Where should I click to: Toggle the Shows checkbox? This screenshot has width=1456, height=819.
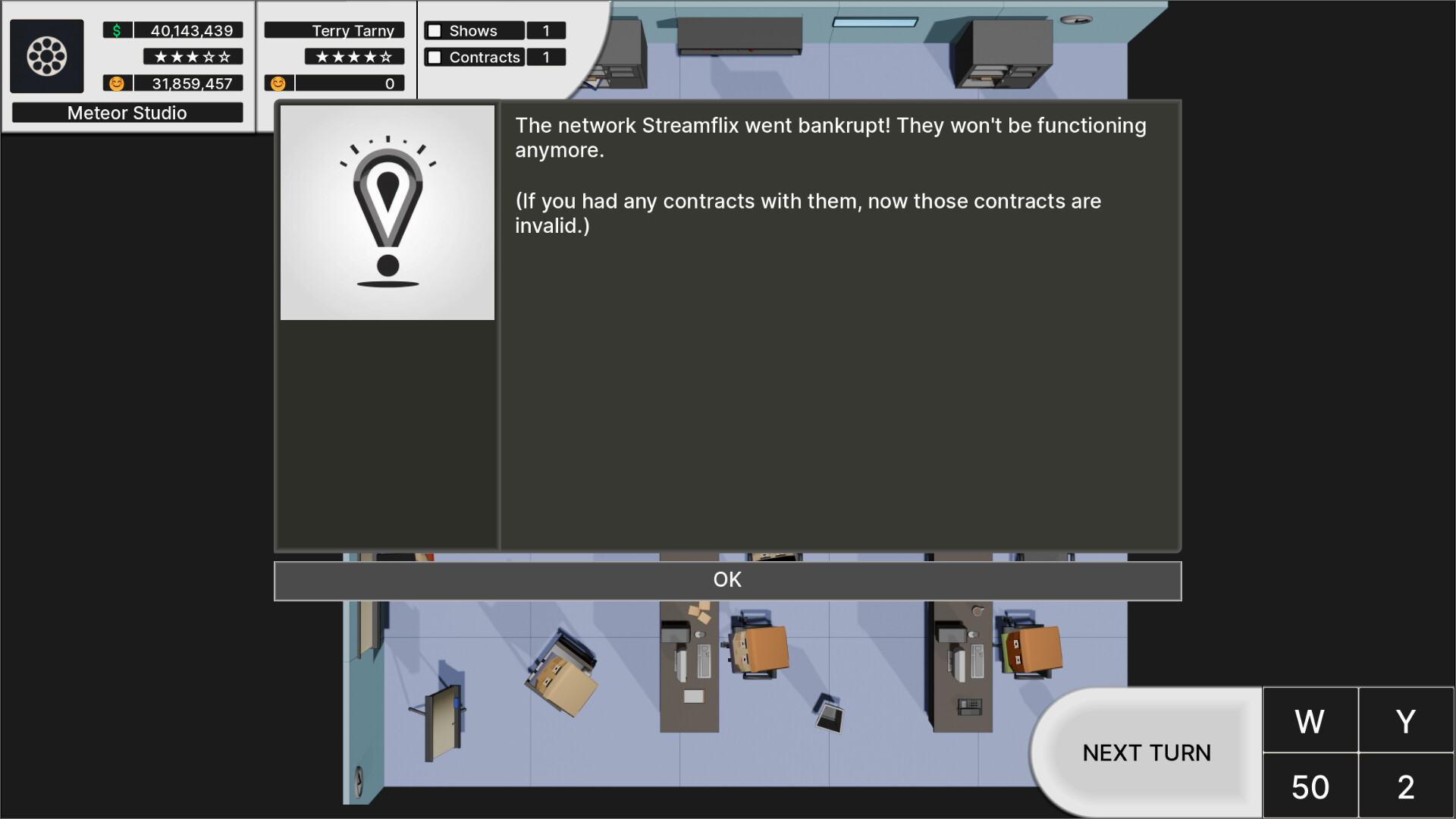pyautogui.click(x=433, y=30)
